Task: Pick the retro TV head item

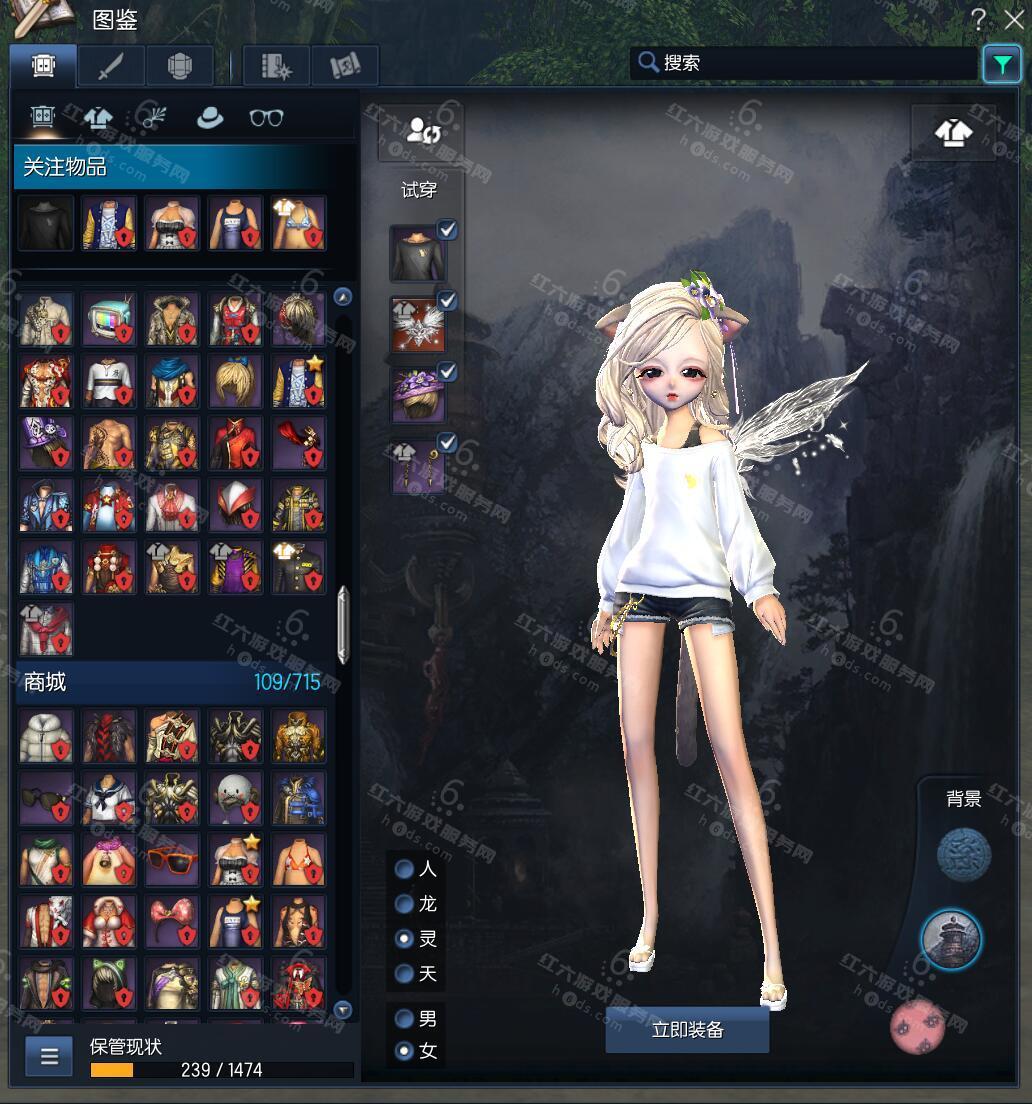Action: [x=108, y=320]
